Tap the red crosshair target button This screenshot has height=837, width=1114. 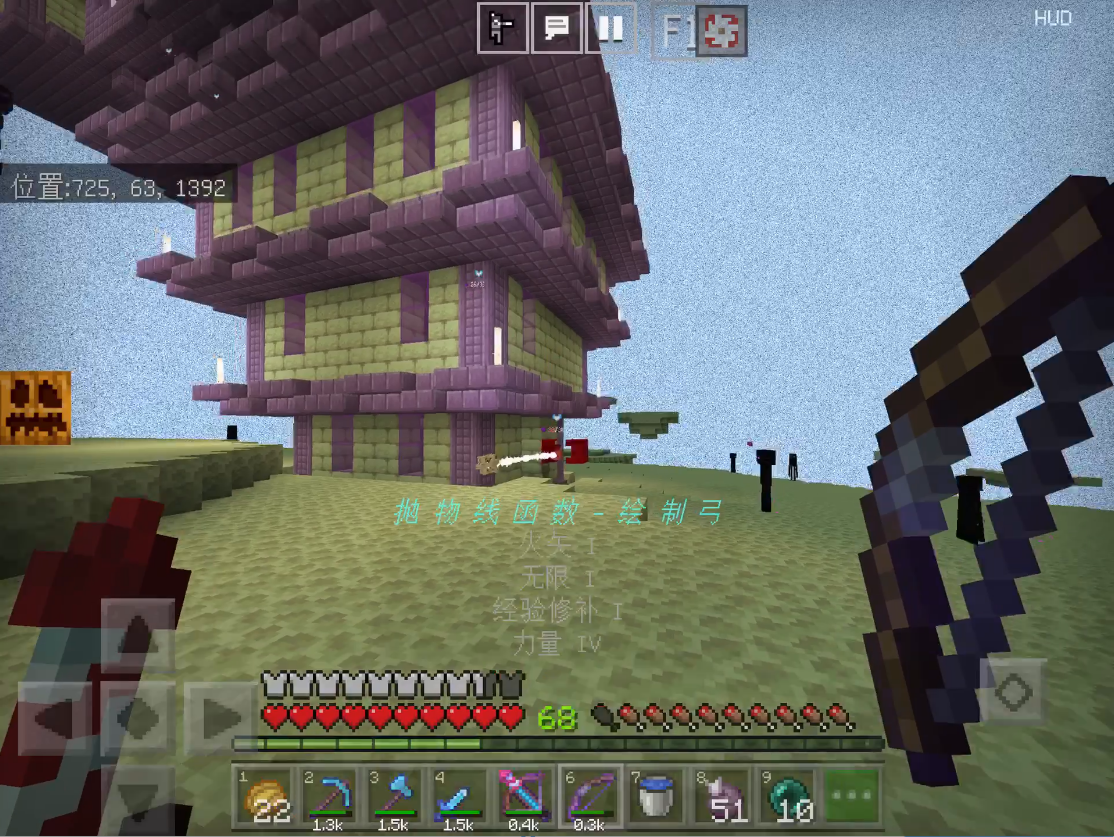[722, 32]
